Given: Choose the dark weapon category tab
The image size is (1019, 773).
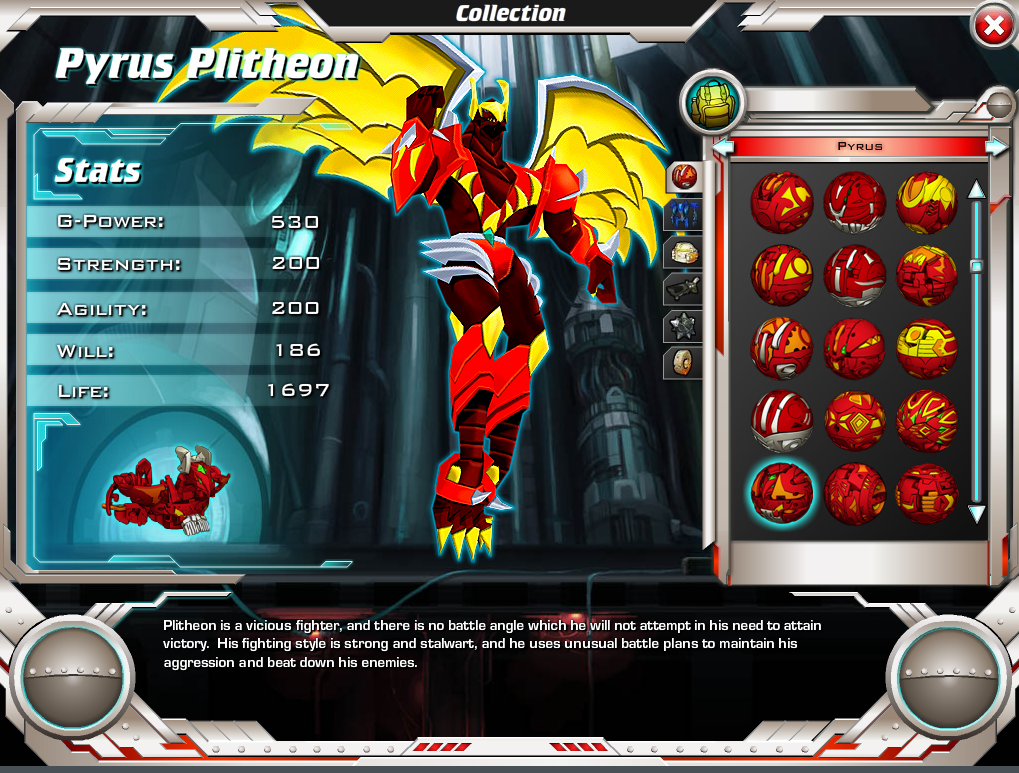Looking at the screenshot, I should pos(684,289).
